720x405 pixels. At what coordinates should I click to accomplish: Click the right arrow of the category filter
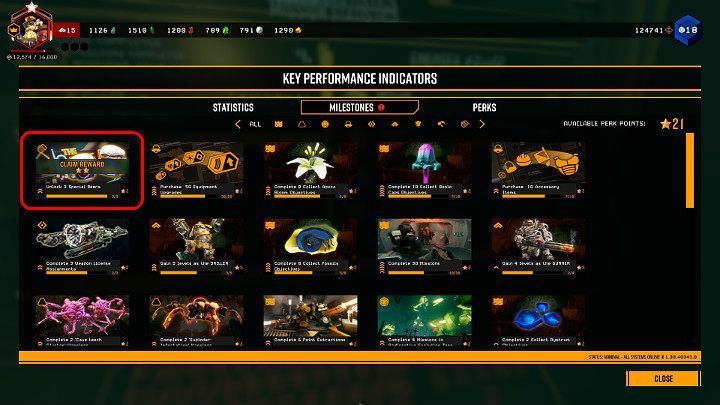tap(482, 125)
